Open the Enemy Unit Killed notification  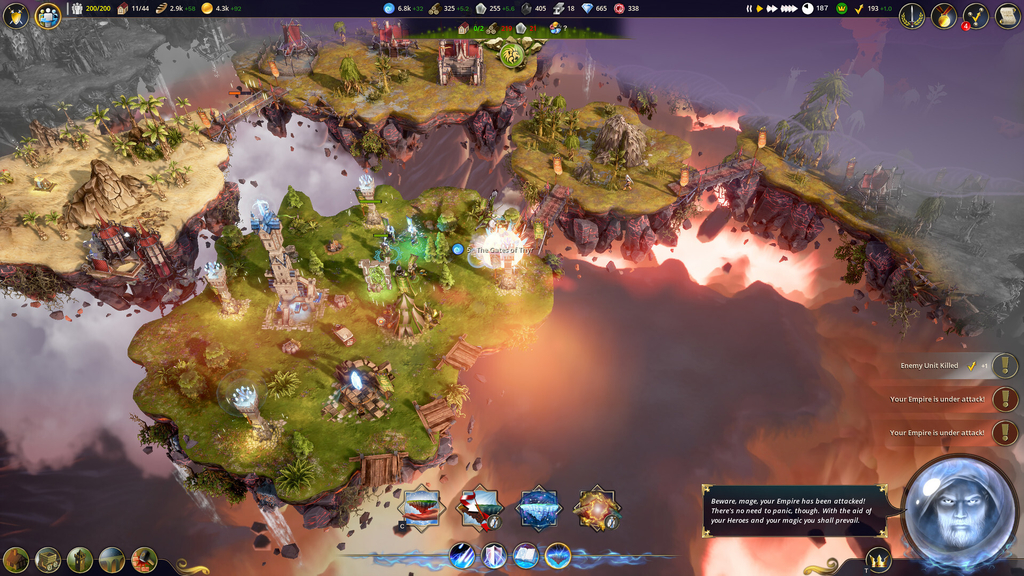coord(1004,366)
